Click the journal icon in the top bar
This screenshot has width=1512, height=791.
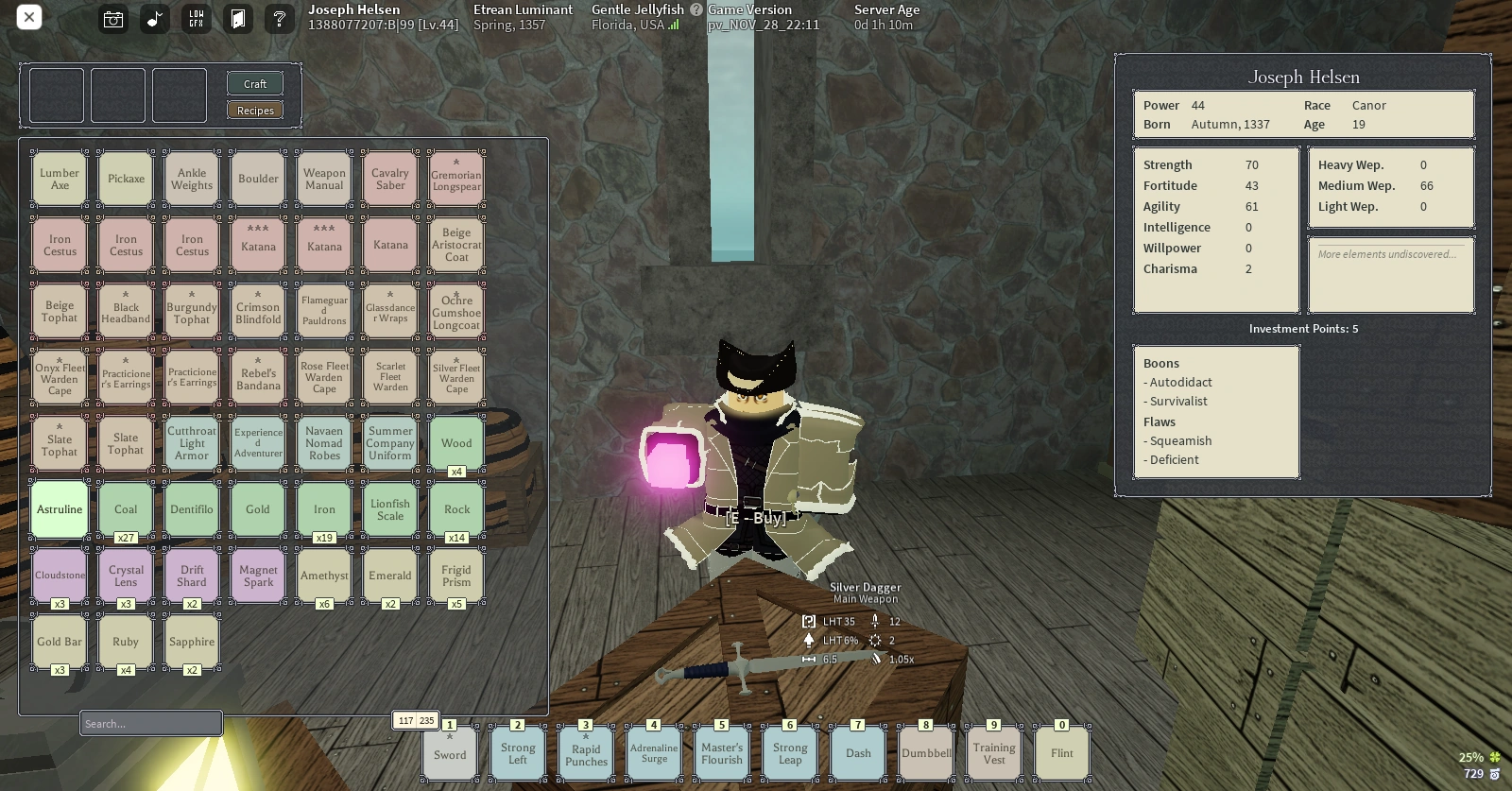click(237, 18)
